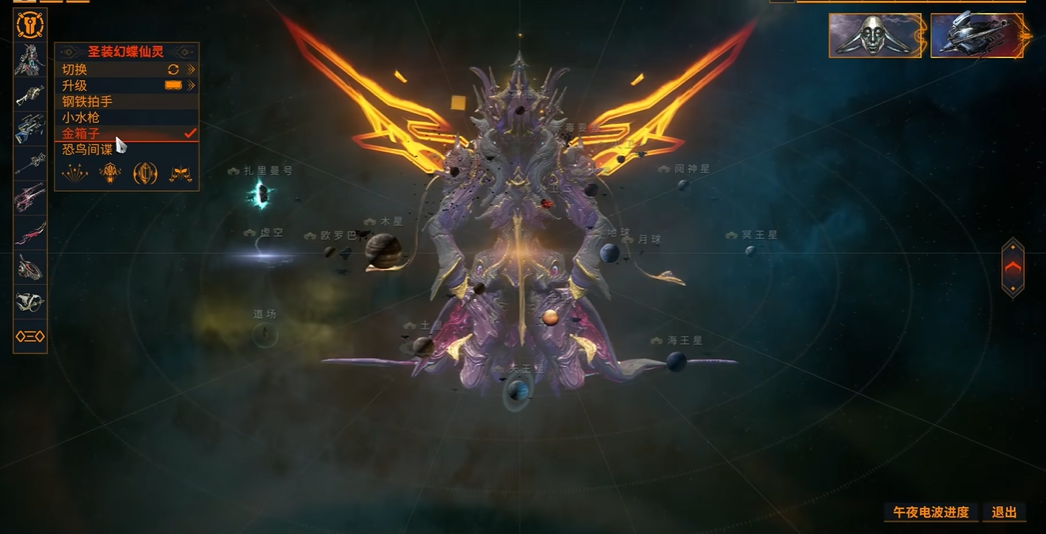This screenshot has height=534, width=1046.
Task: Select the warframe icon in left sidebar
Action: click(29, 60)
